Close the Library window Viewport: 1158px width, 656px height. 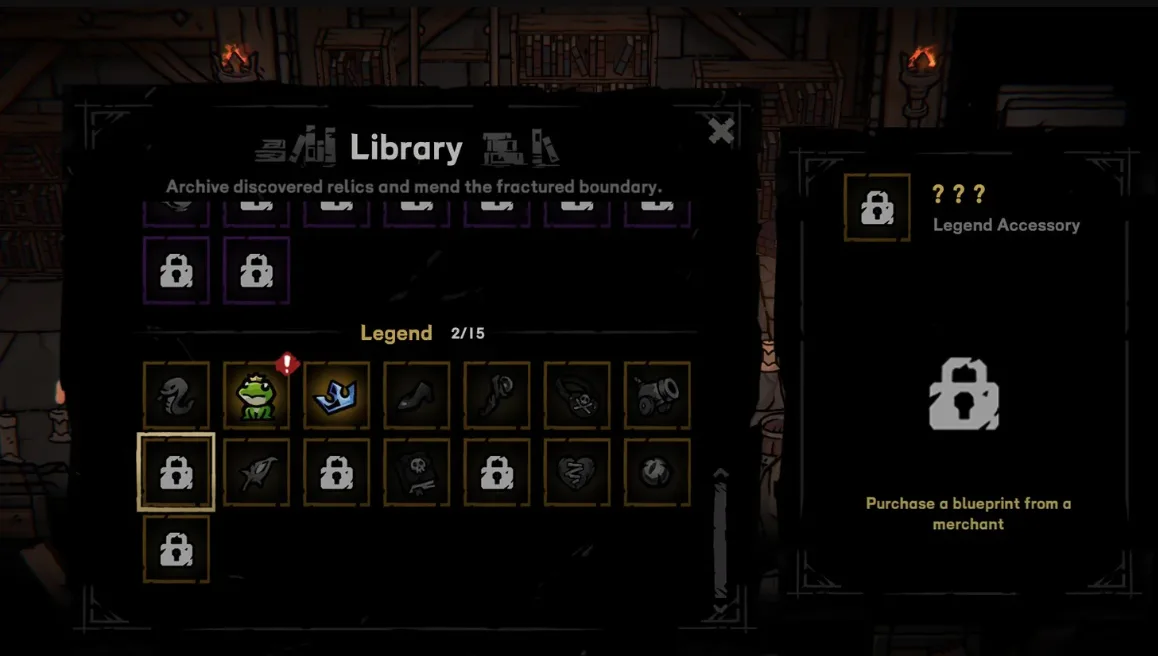coord(721,131)
